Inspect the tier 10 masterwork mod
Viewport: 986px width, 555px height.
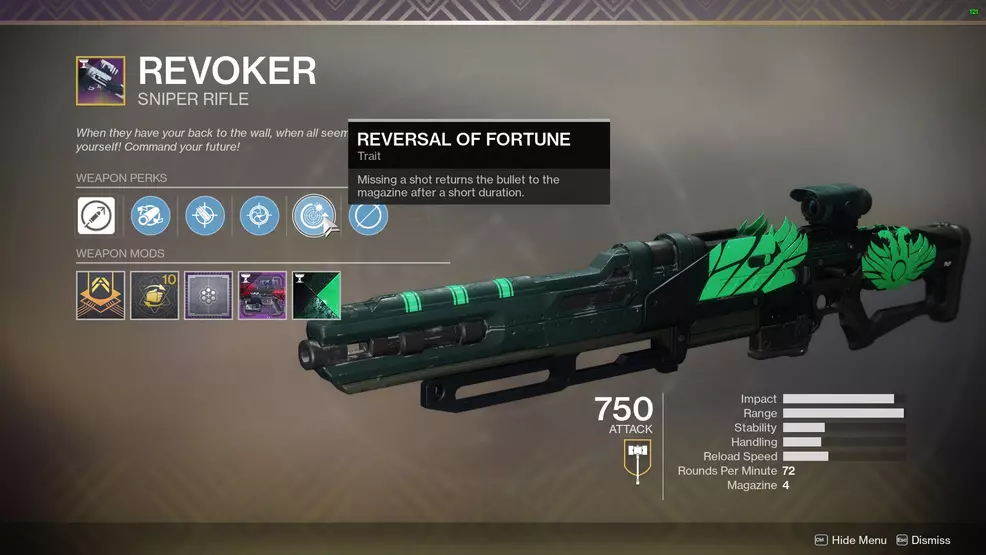[155, 295]
